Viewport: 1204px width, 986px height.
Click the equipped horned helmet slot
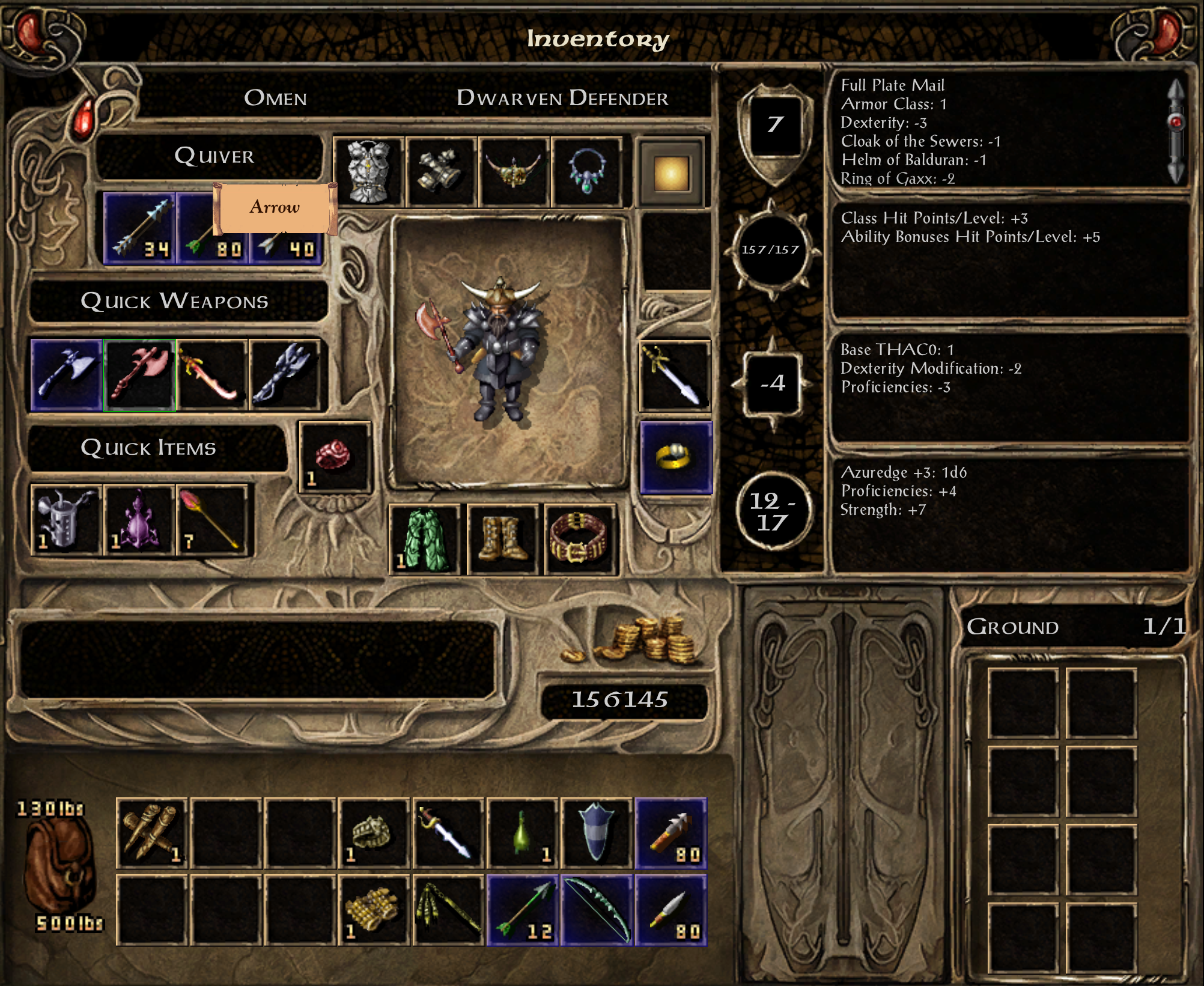(x=514, y=172)
